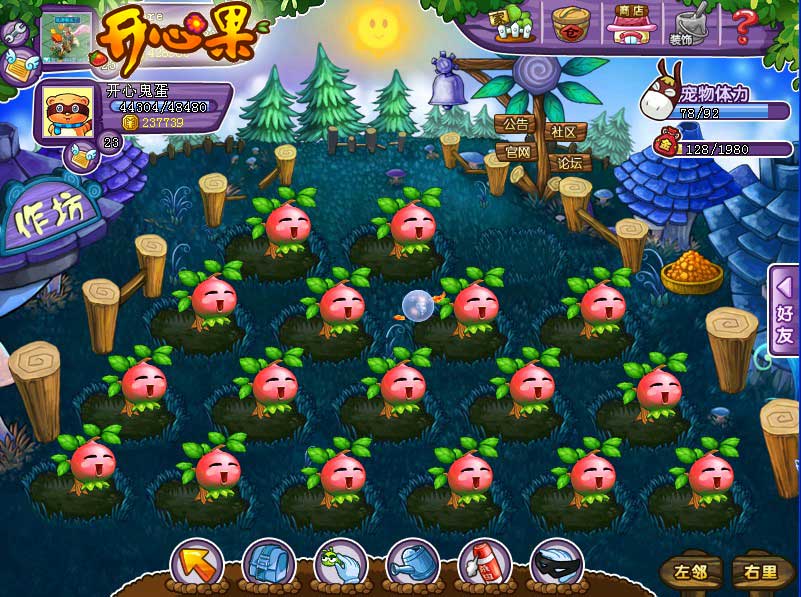The height and width of the screenshot is (597, 801).
Task: Select the weeding glove tool
Action: coord(340,564)
